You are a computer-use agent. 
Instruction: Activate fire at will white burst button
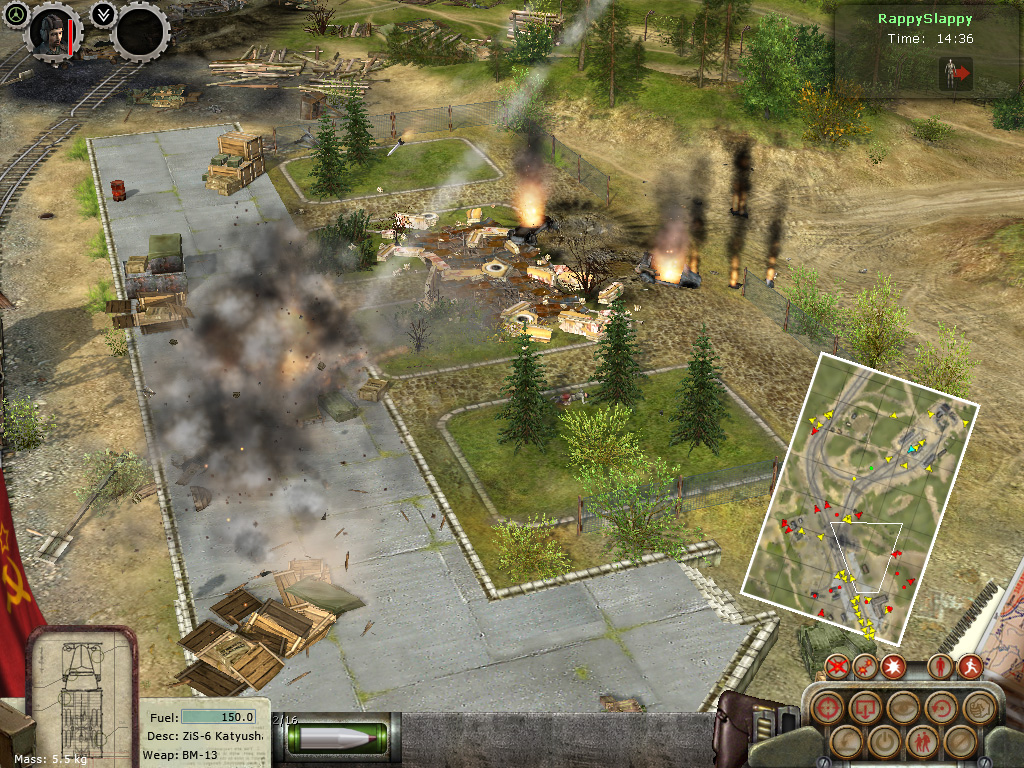coord(893,666)
